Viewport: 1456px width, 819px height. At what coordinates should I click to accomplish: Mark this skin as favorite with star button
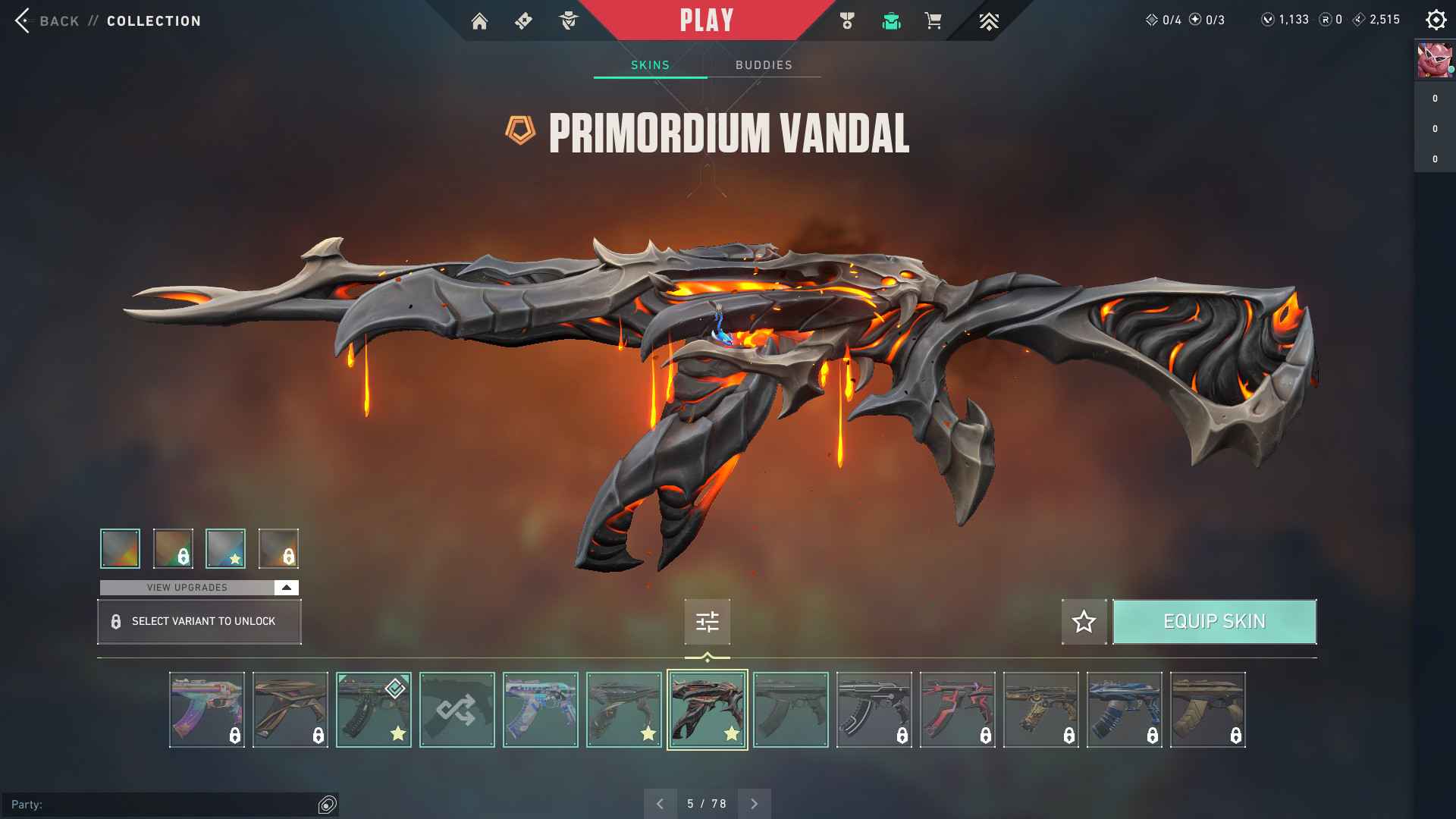click(x=1084, y=622)
